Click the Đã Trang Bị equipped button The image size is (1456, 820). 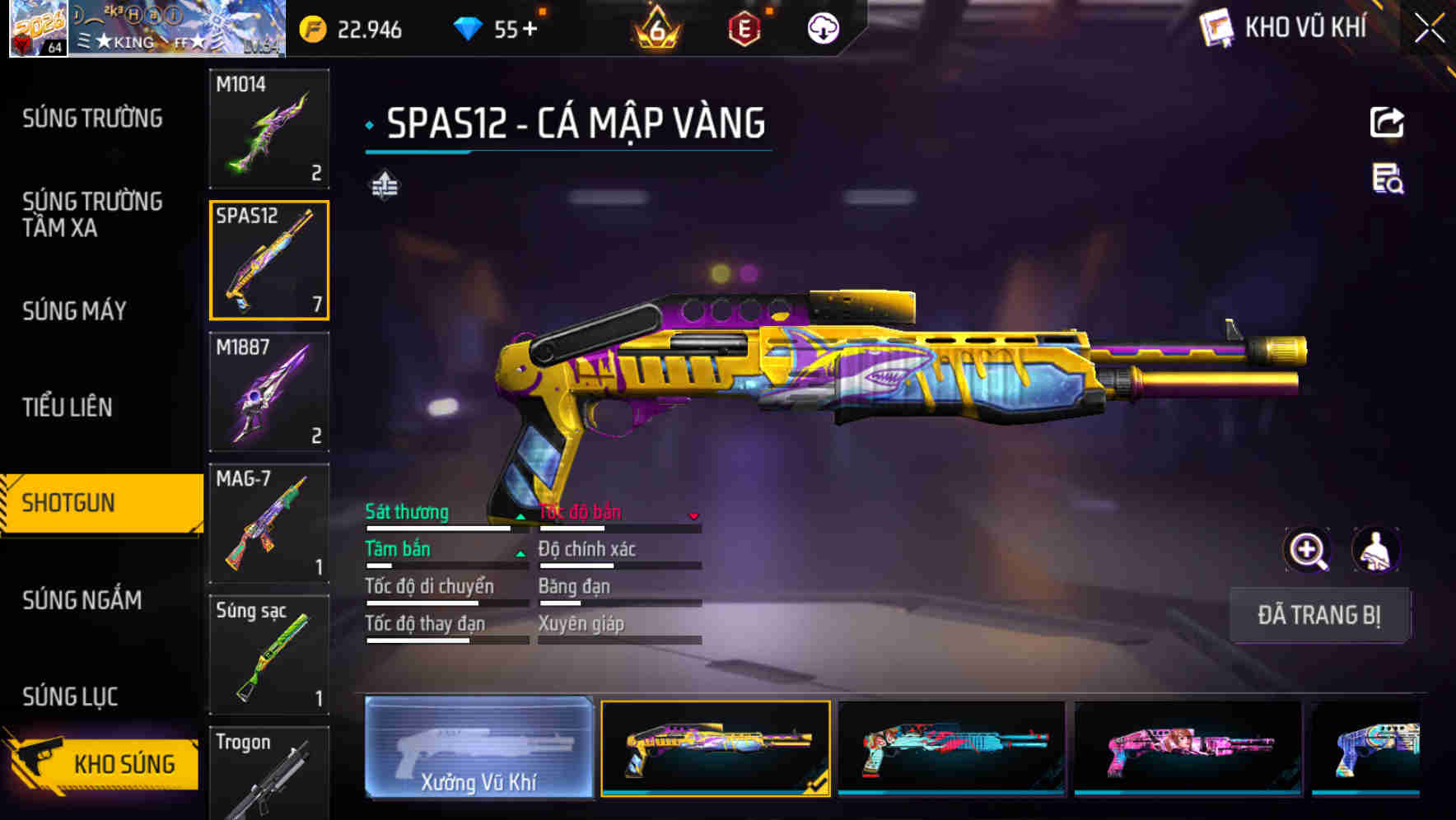(x=1318, y=615)
